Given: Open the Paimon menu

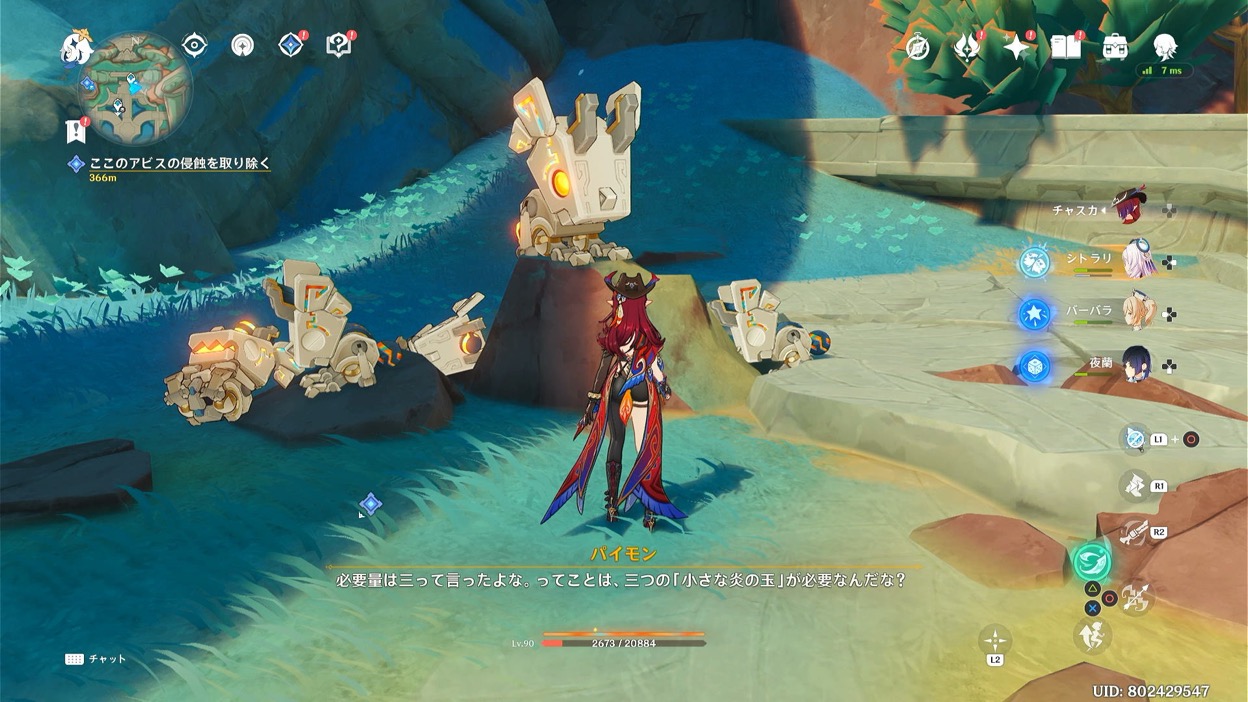Looking at the screenshot, I should point(76,47).
